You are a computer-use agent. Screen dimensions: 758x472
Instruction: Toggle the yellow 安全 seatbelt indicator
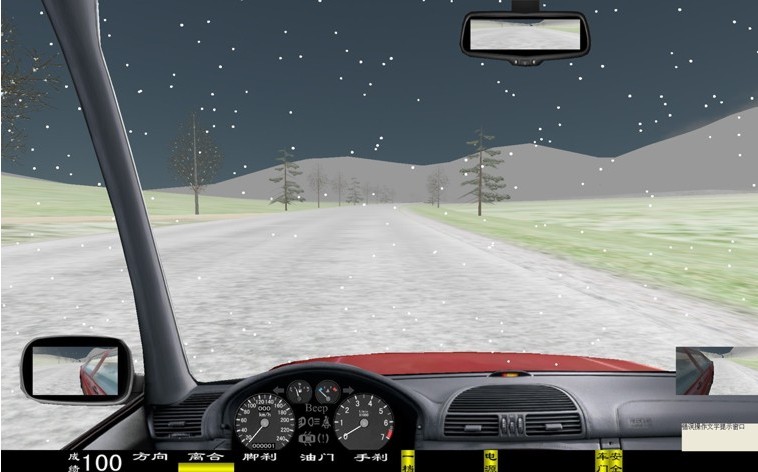coord(615,461)
